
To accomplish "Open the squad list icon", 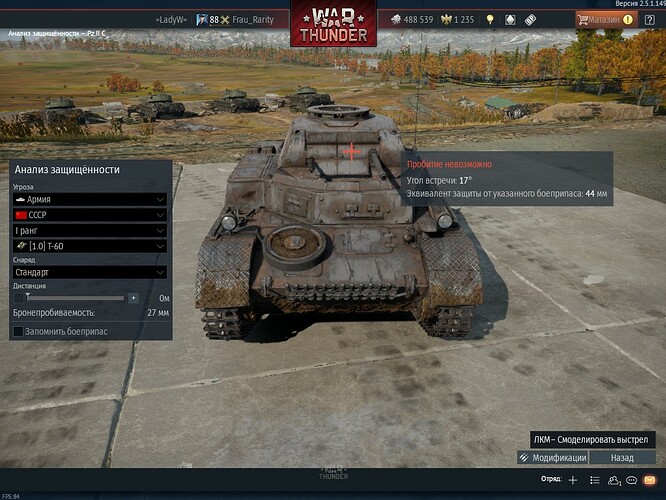I will [x=594, y=480].
